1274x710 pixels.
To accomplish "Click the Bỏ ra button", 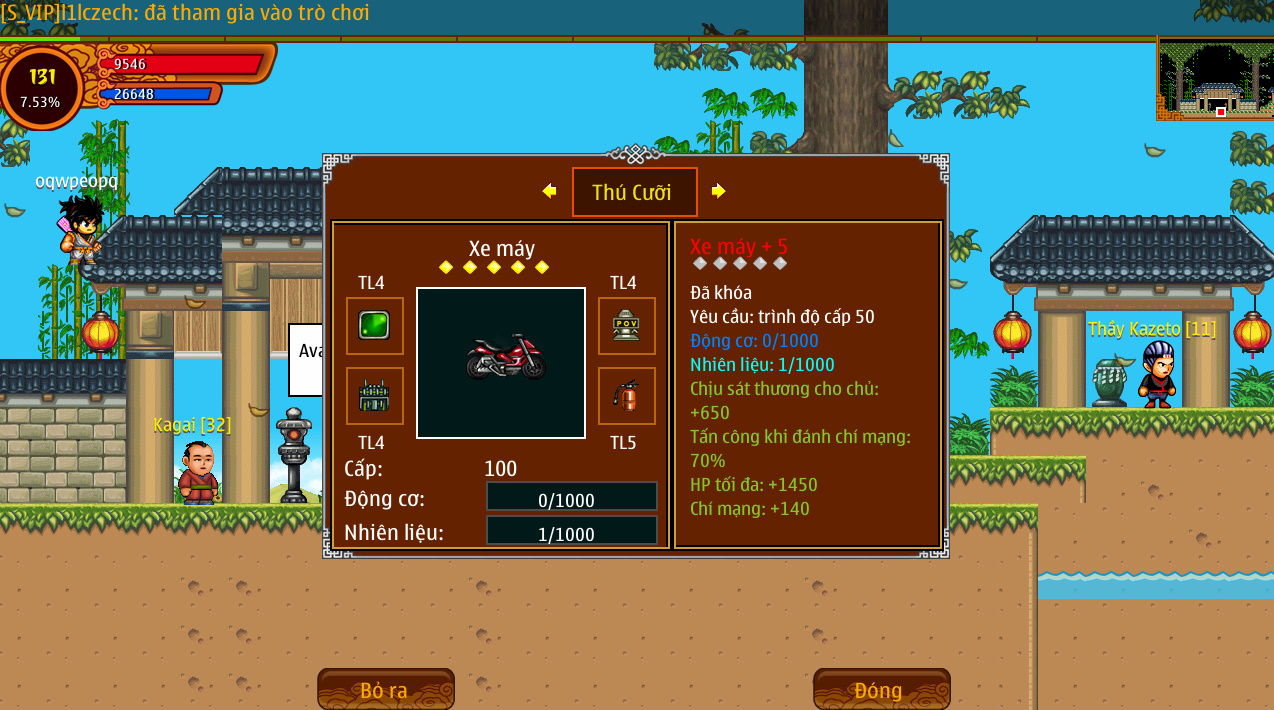I will click(385, 689).
